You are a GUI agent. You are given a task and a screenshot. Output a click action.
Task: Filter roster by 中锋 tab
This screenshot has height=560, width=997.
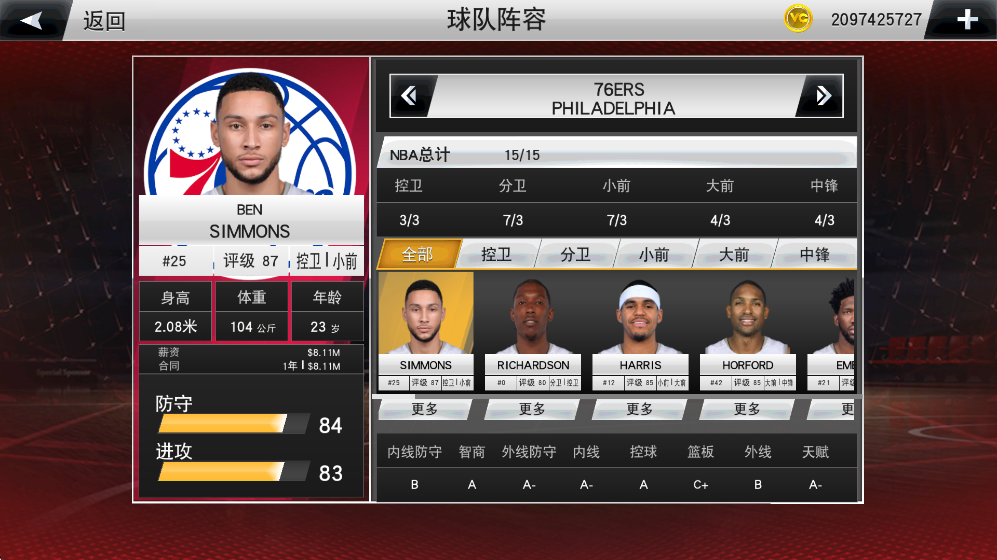[x=814, y=254]
